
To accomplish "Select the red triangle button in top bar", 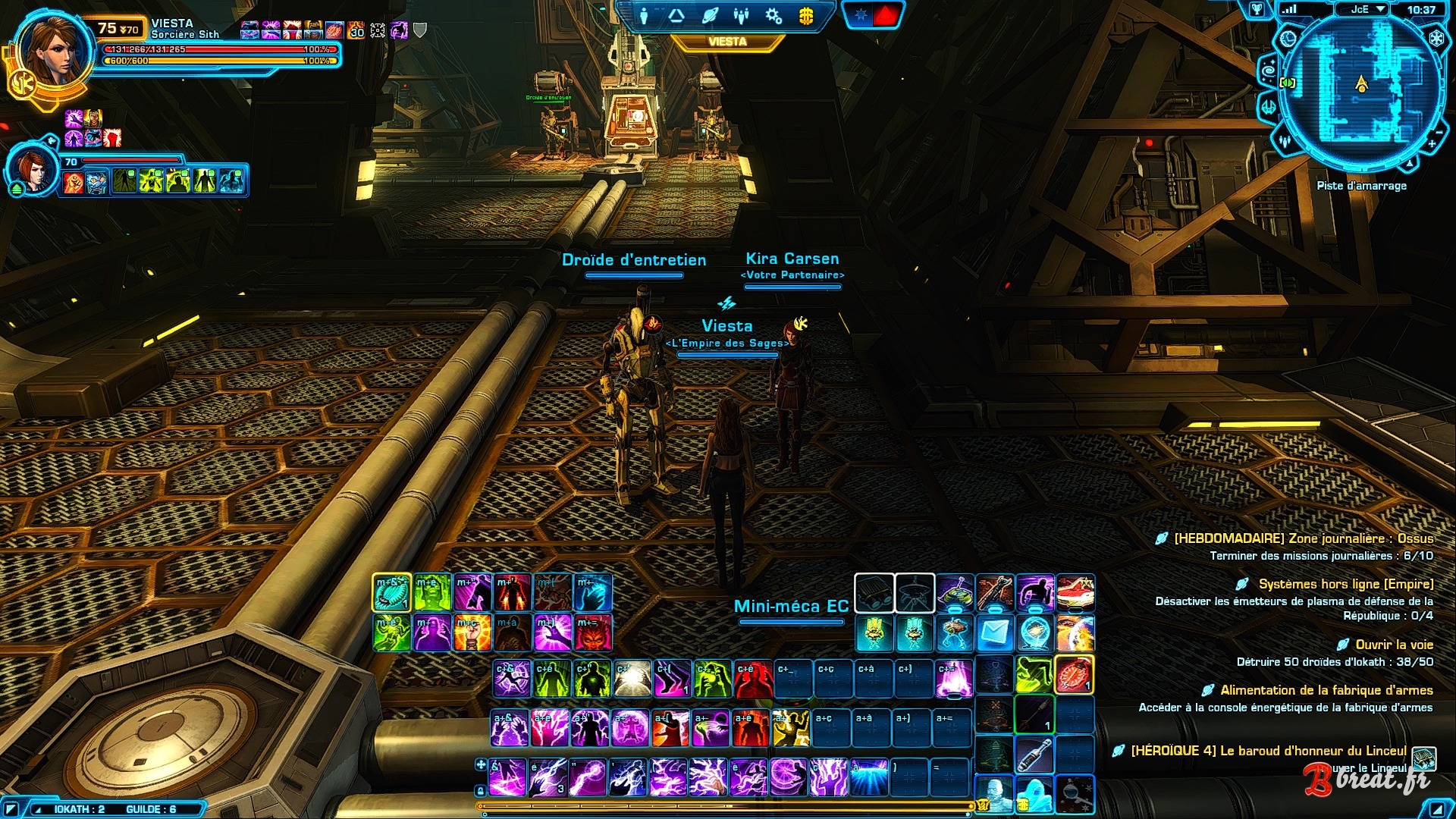I will (887, 15).
